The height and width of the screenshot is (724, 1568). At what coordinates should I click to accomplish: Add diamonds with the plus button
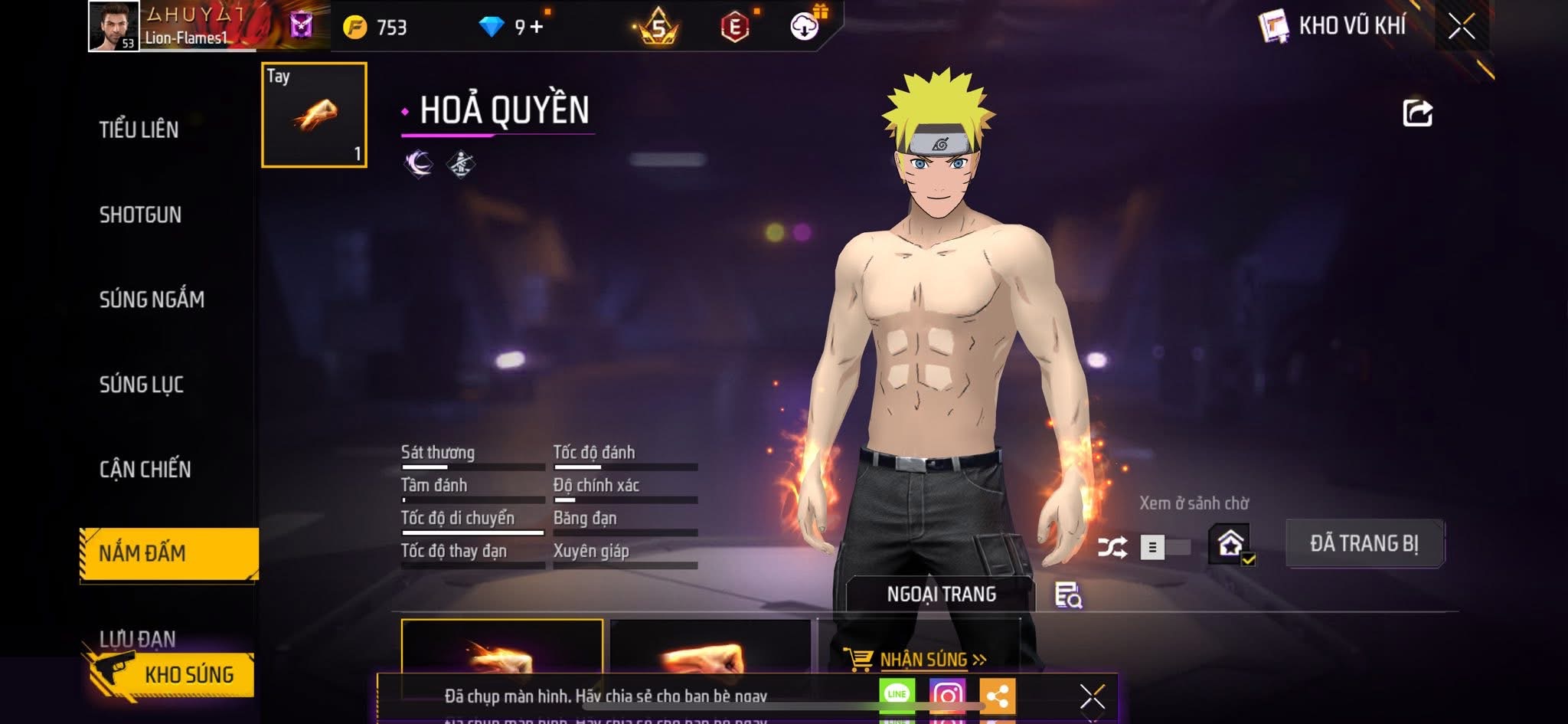[536, 28]
